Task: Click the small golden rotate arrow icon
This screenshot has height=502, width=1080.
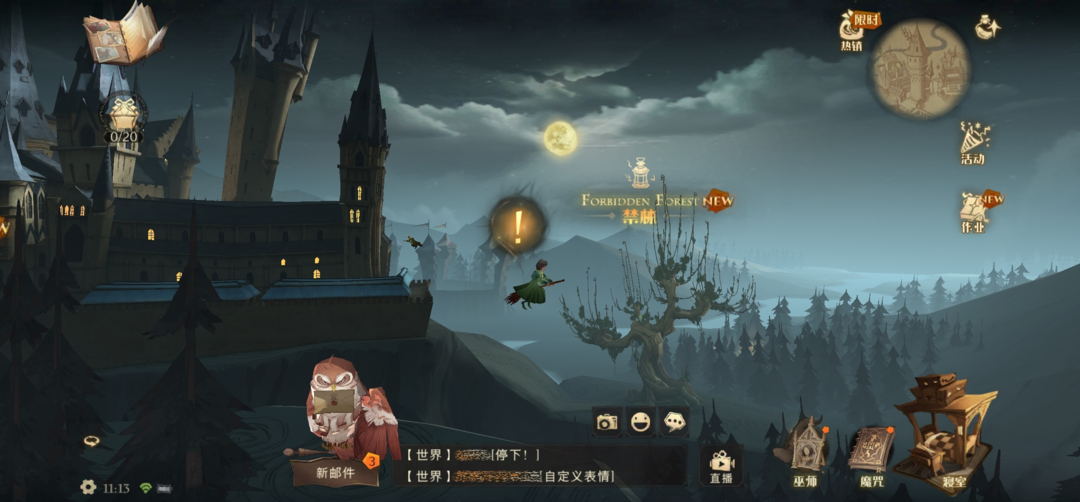Action: [x=91, y=441]
